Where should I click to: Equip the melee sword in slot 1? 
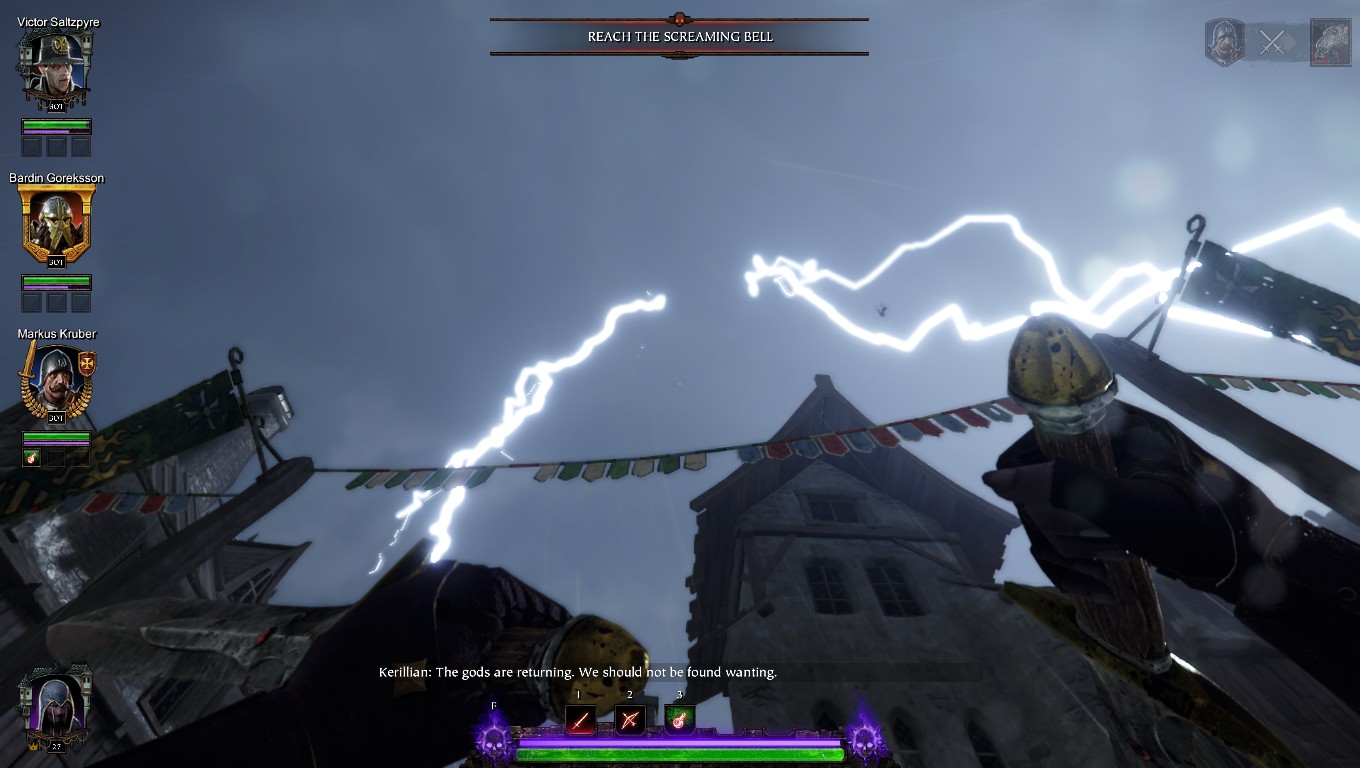point(580,719)
